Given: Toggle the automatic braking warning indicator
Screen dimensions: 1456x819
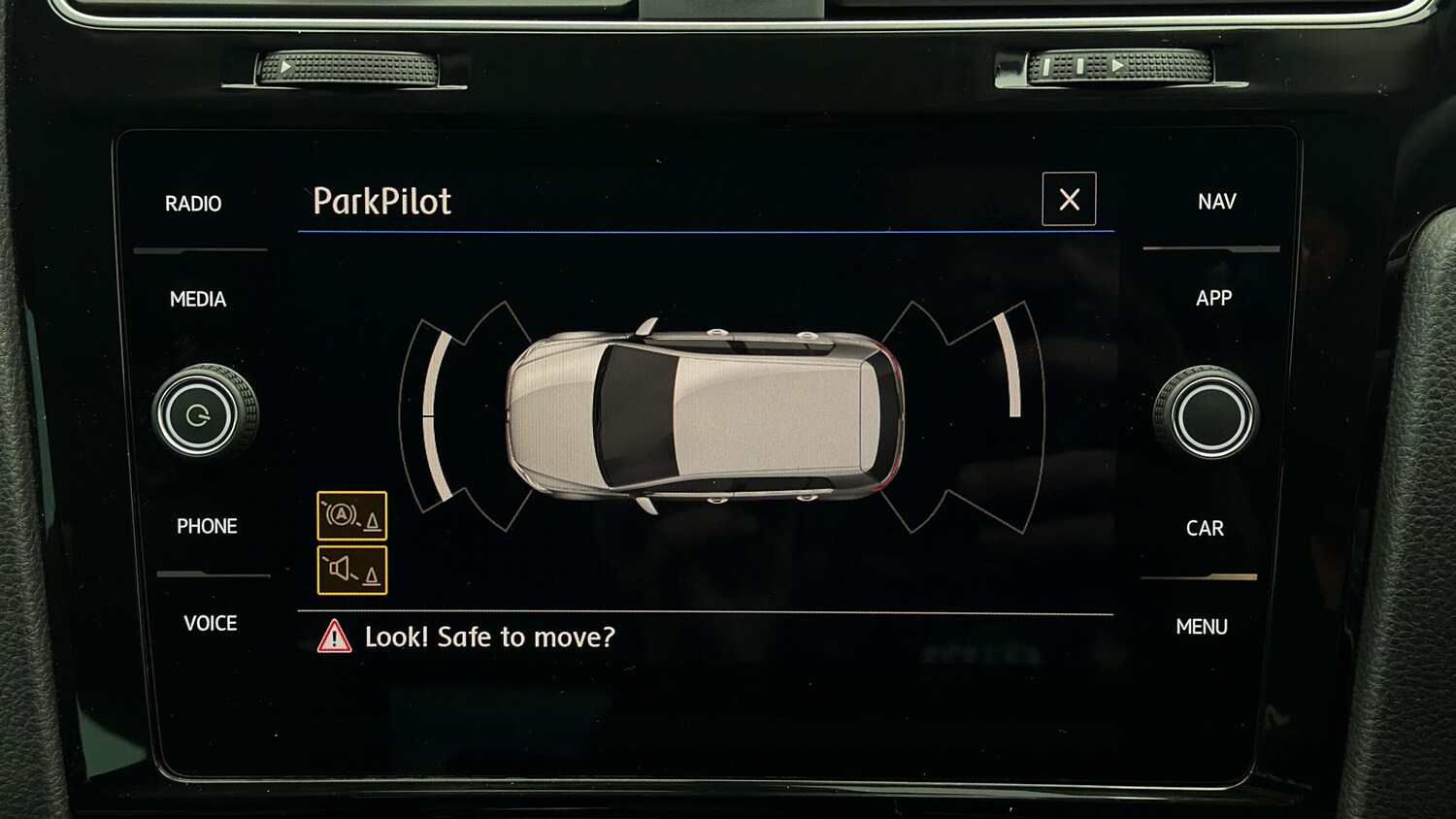Looking at the screenshot, I should coord(351,514).
